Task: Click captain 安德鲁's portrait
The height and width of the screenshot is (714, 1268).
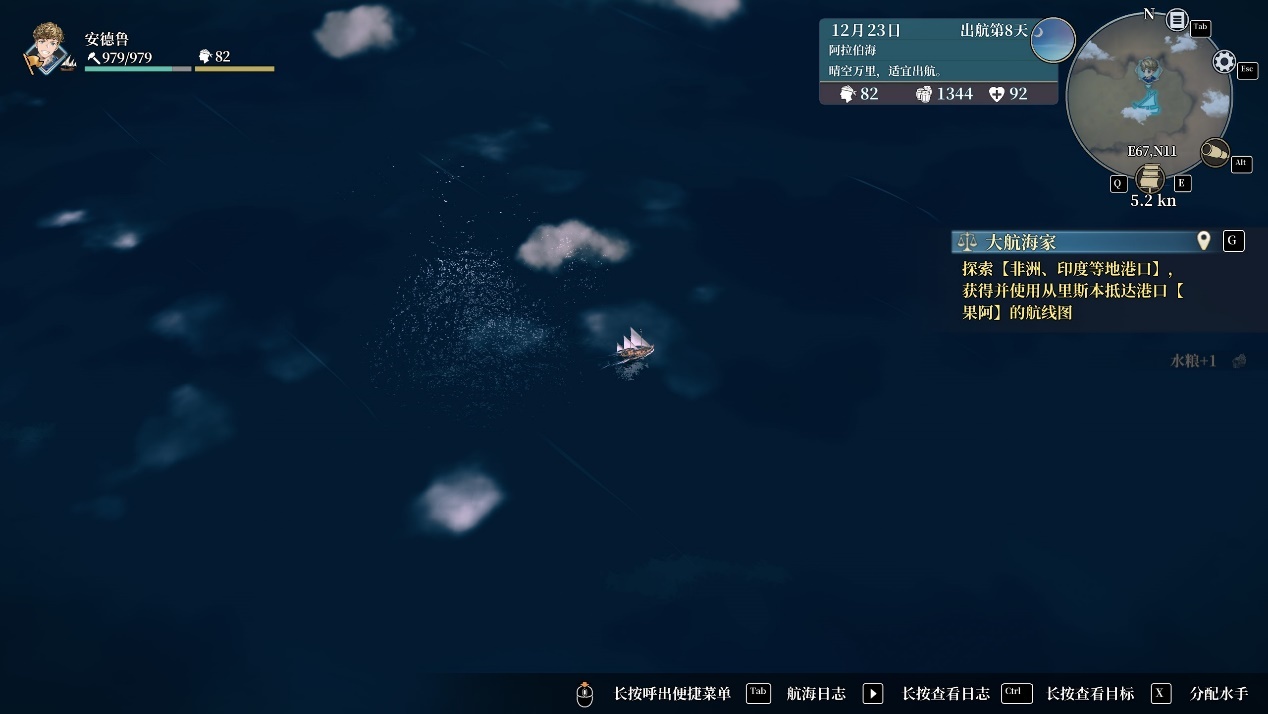Action: (48, 50)
